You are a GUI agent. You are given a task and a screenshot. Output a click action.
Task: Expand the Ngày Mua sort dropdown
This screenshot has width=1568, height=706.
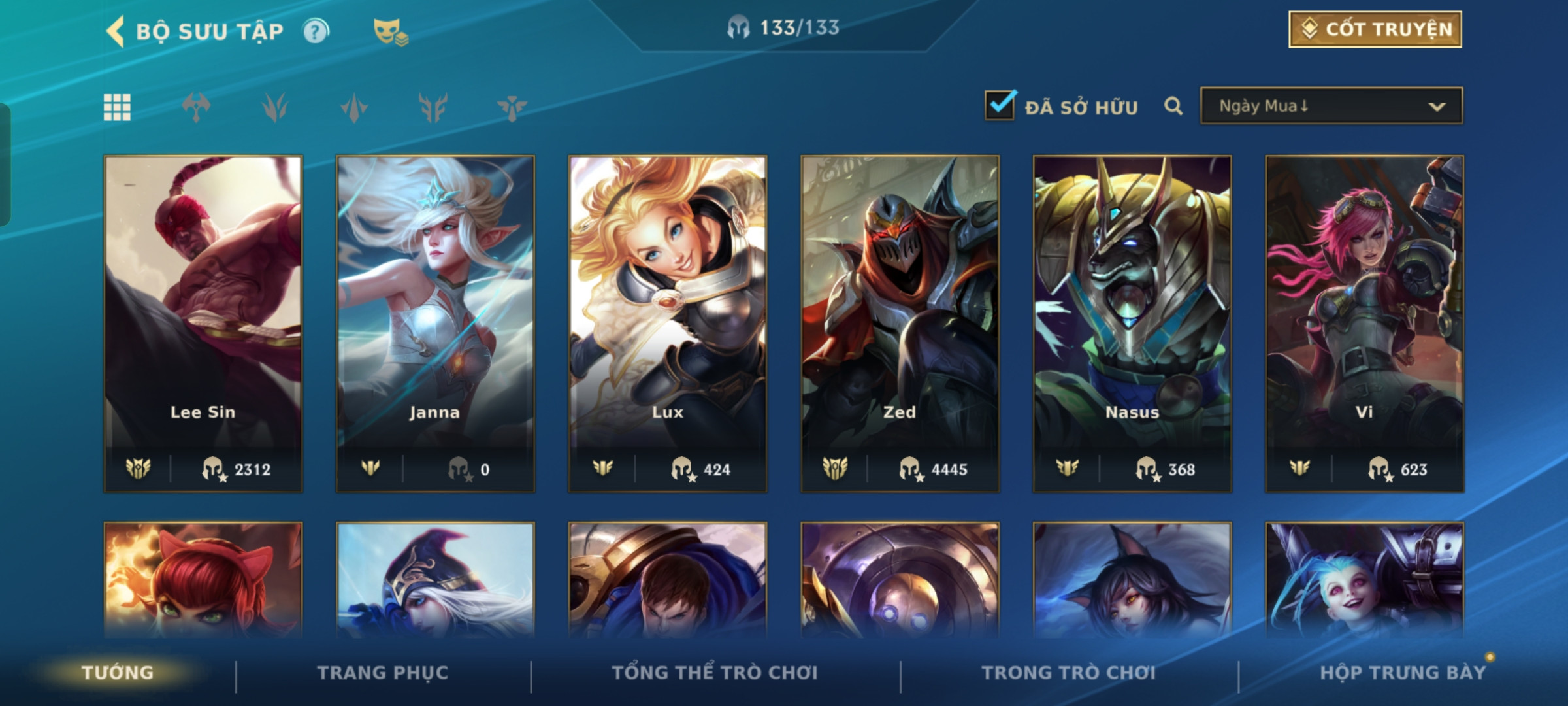(1331, 106)
